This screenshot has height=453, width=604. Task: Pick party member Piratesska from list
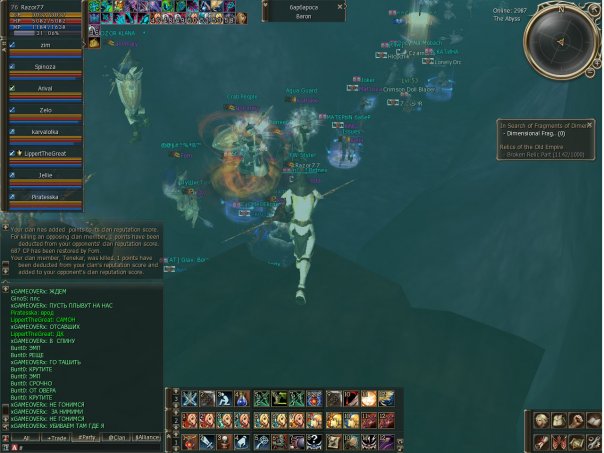[x=45, y=196]
